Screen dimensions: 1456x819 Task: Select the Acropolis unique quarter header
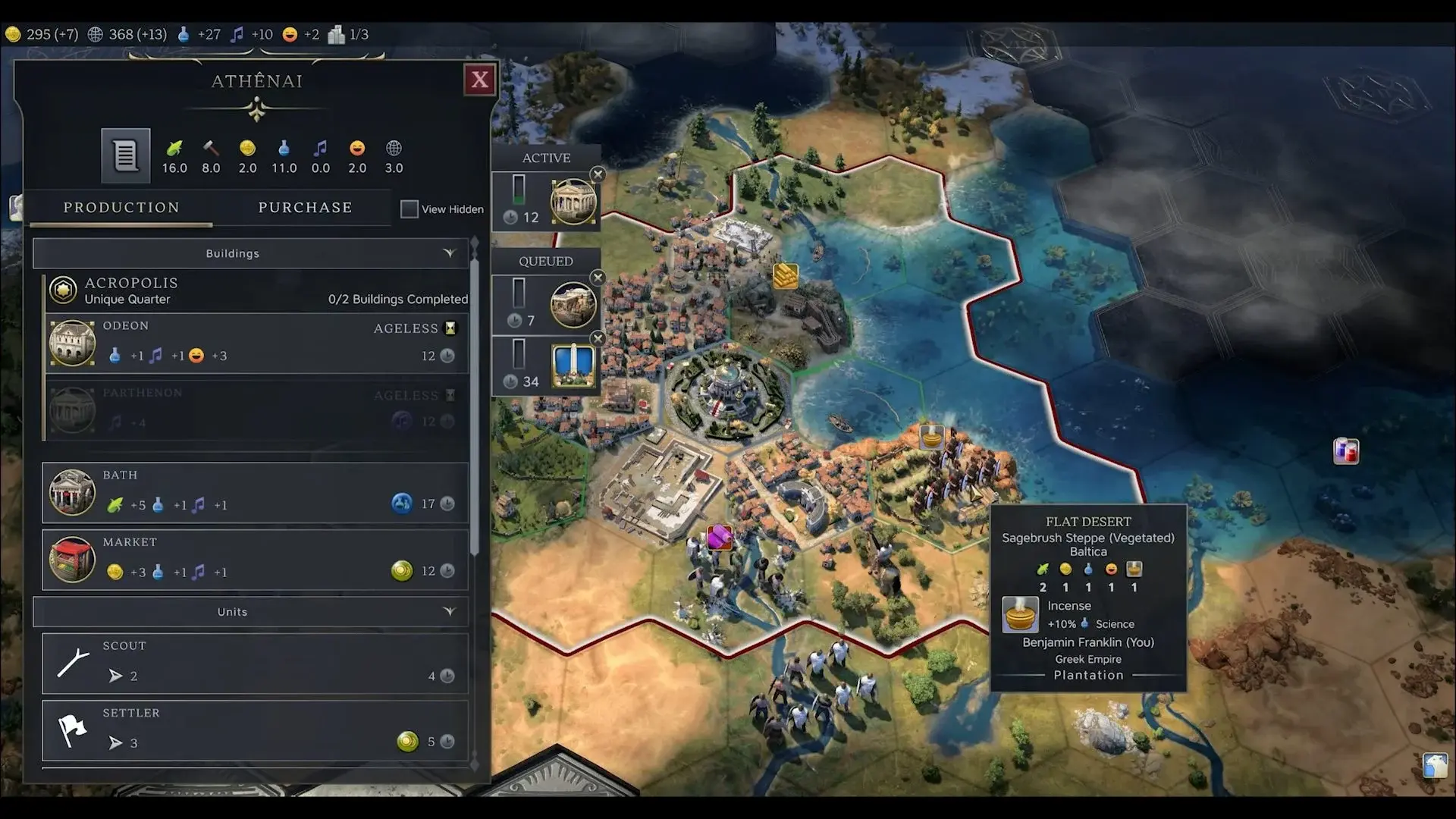tap(255, 290)
